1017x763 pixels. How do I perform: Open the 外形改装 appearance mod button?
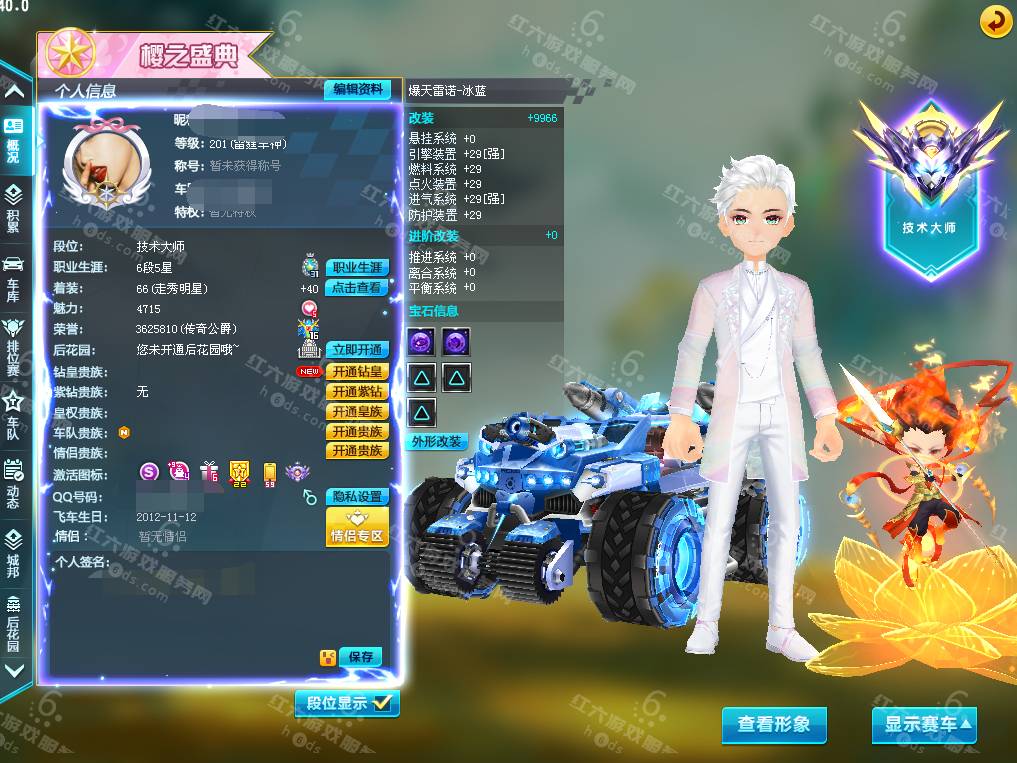pyautogui.click(x=437, y=441)
